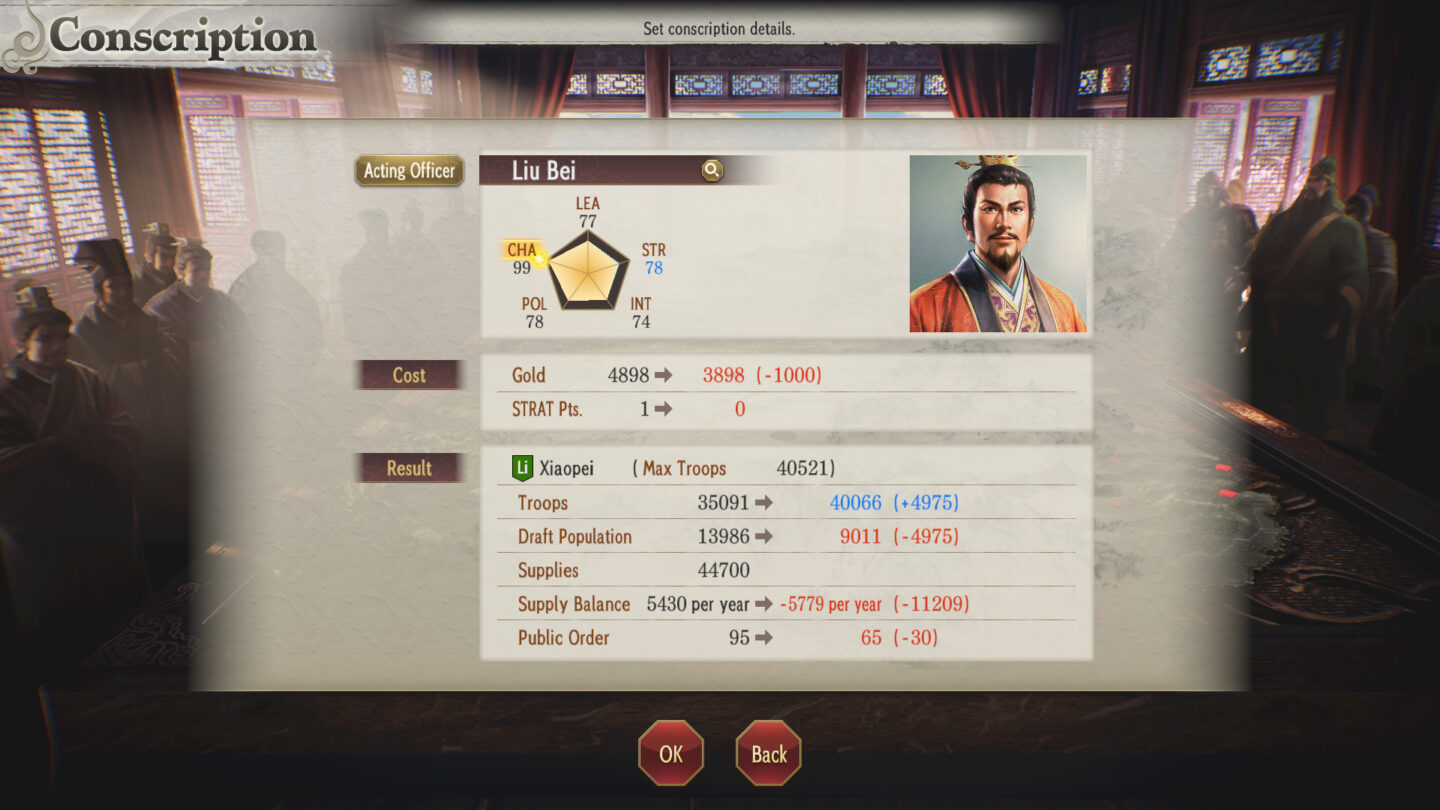This screenshot has width=1440, height=810.
Task: Click the arrow beside Supply Balance
Action: point(765,605)
